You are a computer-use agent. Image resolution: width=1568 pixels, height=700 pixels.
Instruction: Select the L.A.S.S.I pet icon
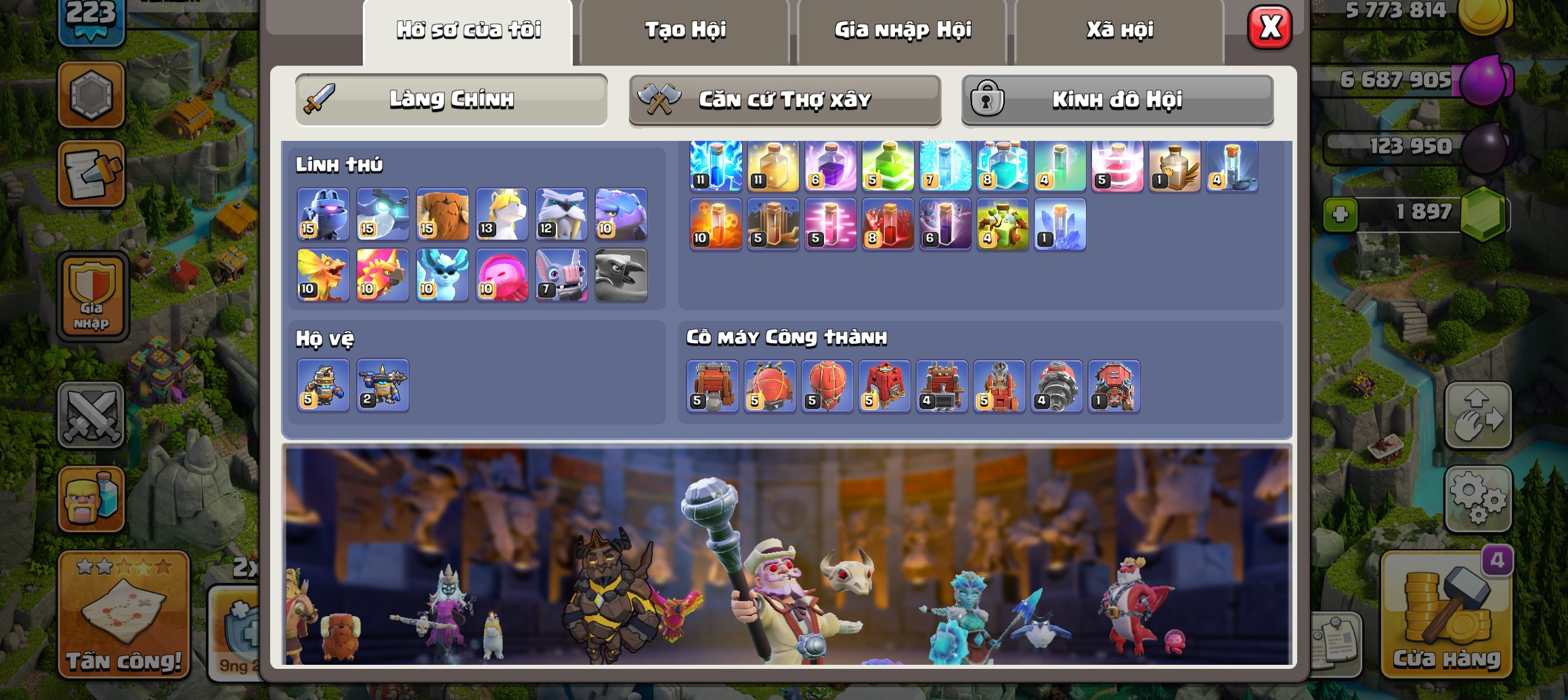click(324, 215)
